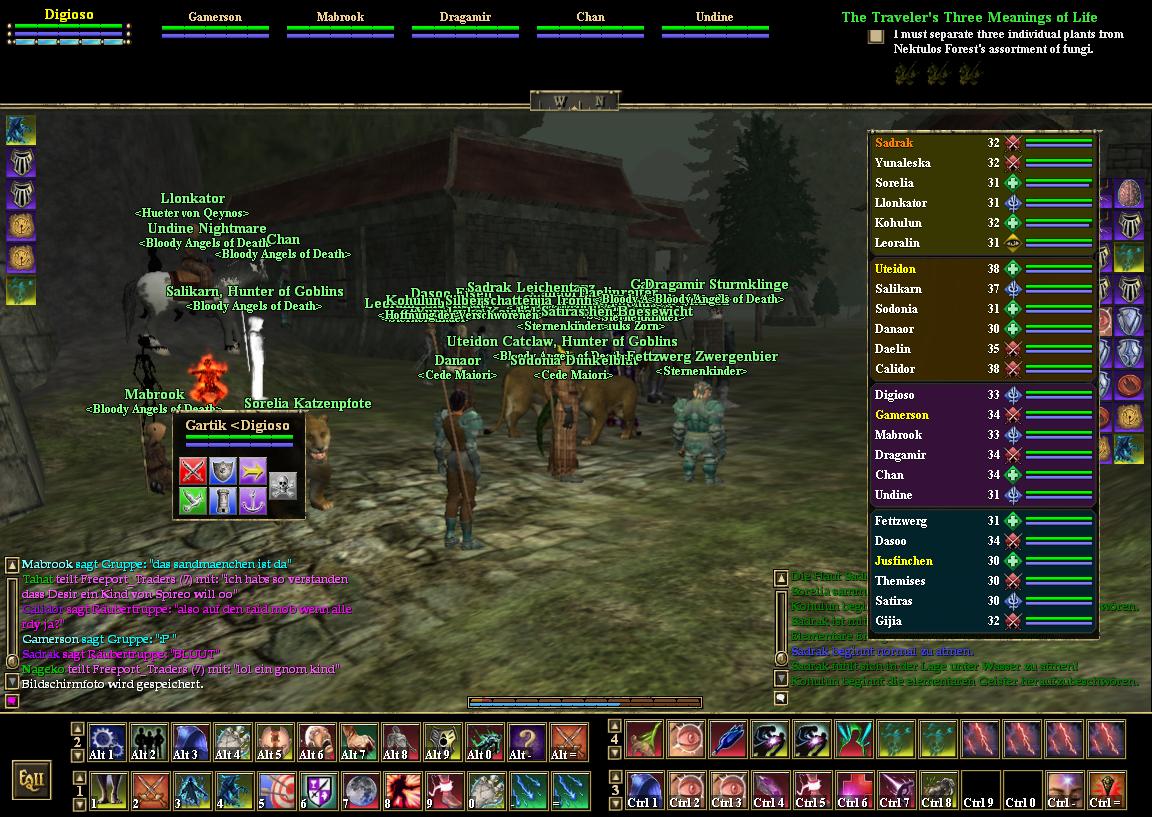Screen dimensions: 1152x817
Task: Click the pet's shield command icon
Action: point(222,471)
